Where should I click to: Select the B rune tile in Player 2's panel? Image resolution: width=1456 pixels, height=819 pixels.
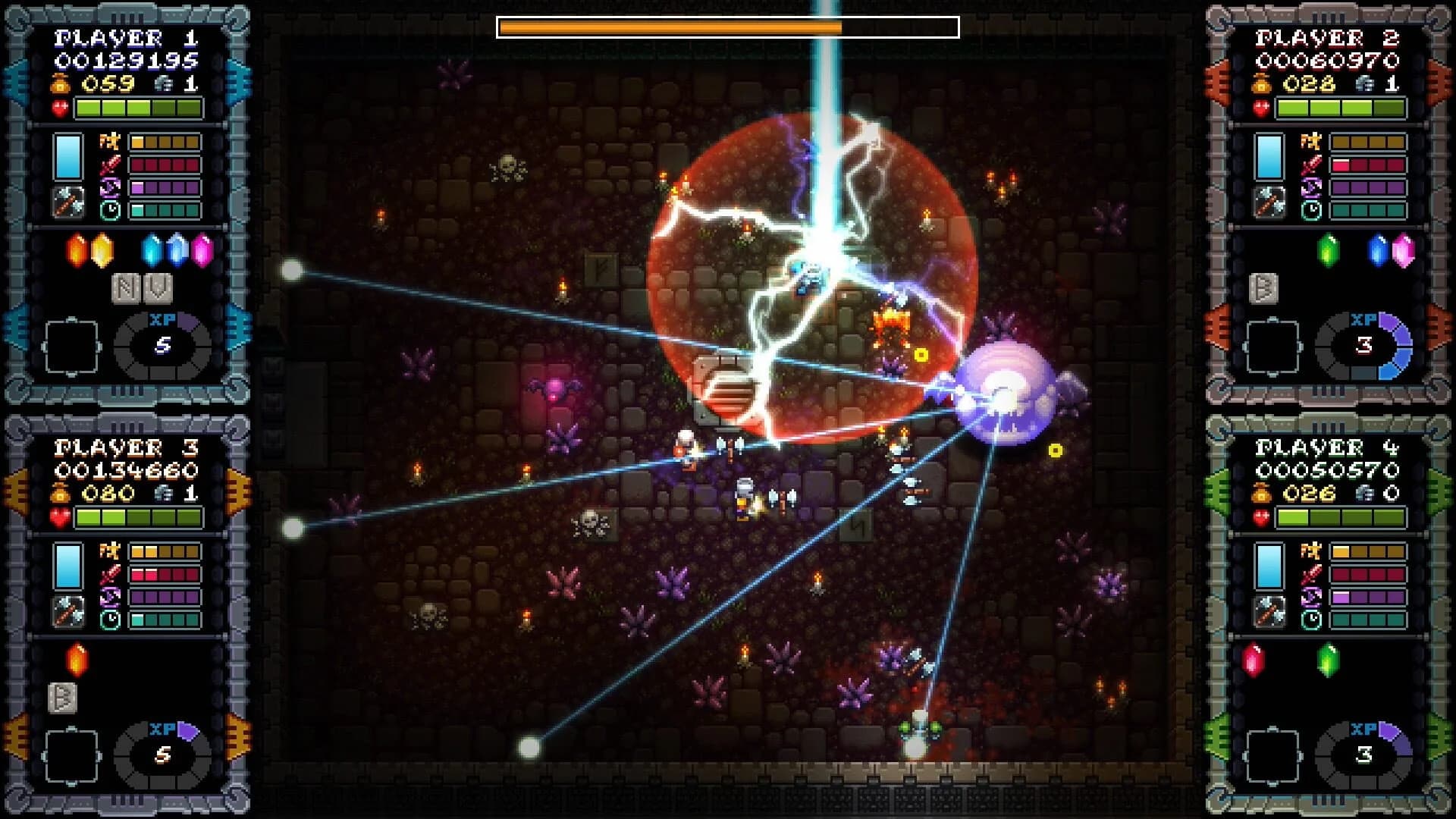pos(1263,289)
